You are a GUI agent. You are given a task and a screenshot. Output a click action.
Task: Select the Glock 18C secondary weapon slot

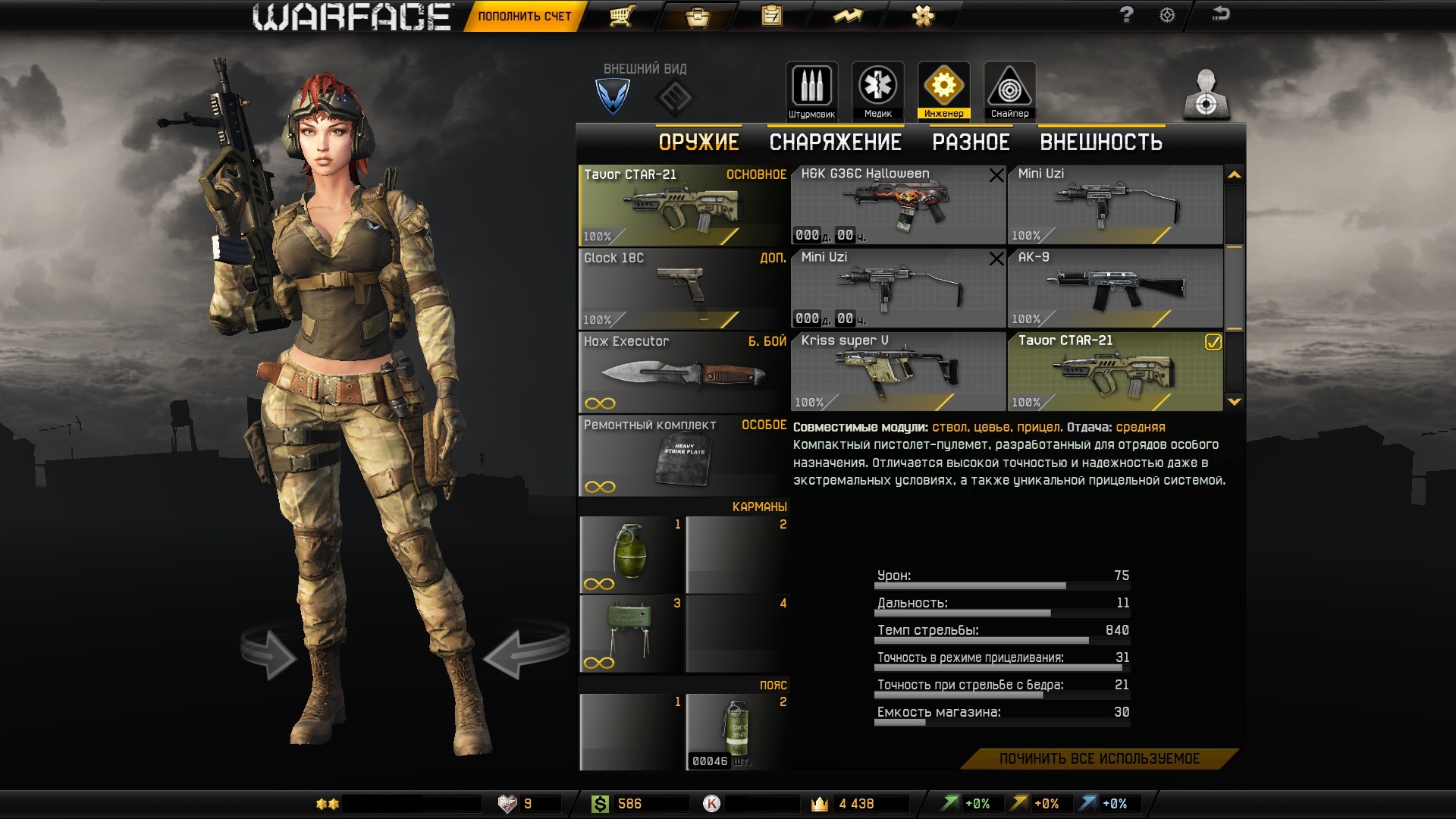point(682,289)
